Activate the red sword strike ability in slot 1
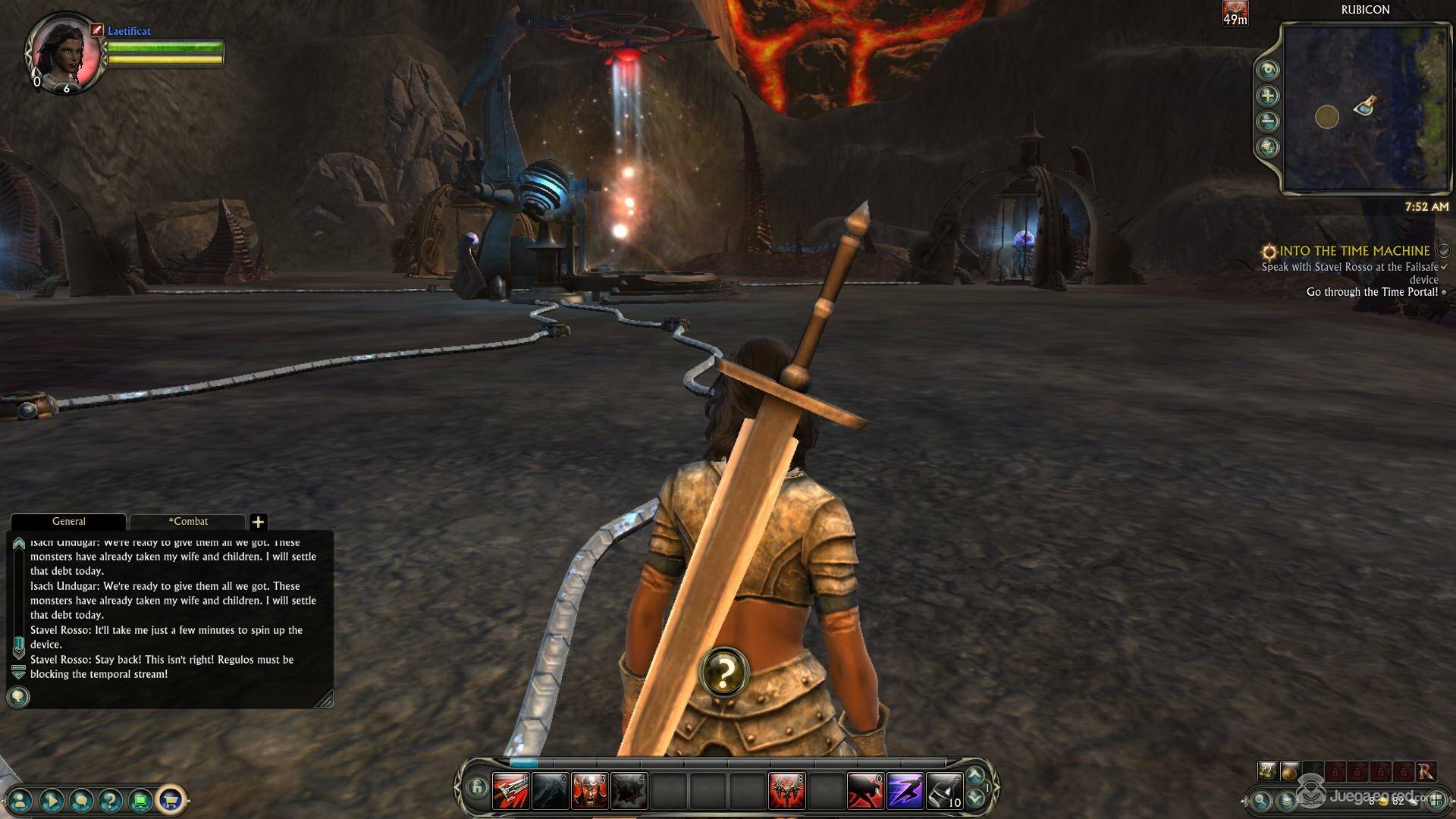The image size is (1456, 819). pos(511,792)
